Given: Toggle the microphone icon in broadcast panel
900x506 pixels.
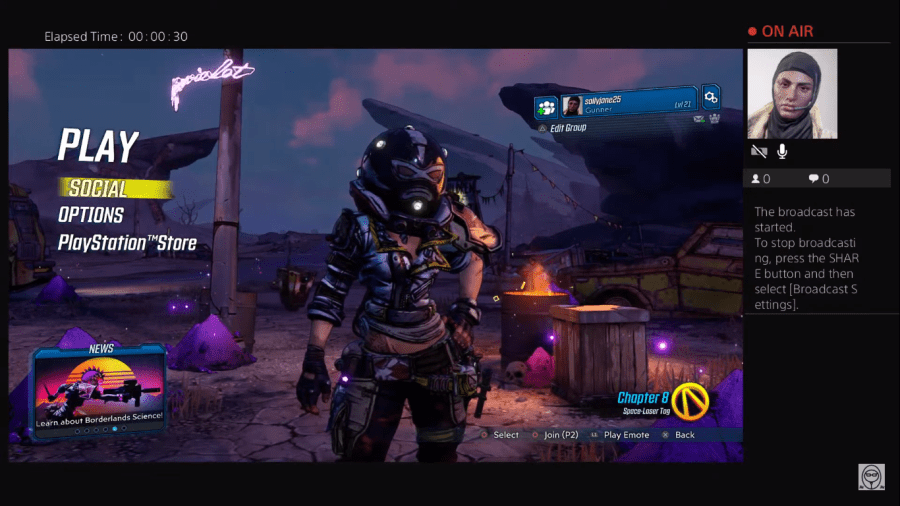Looking at the screenshot, I should tap(782, 151).
